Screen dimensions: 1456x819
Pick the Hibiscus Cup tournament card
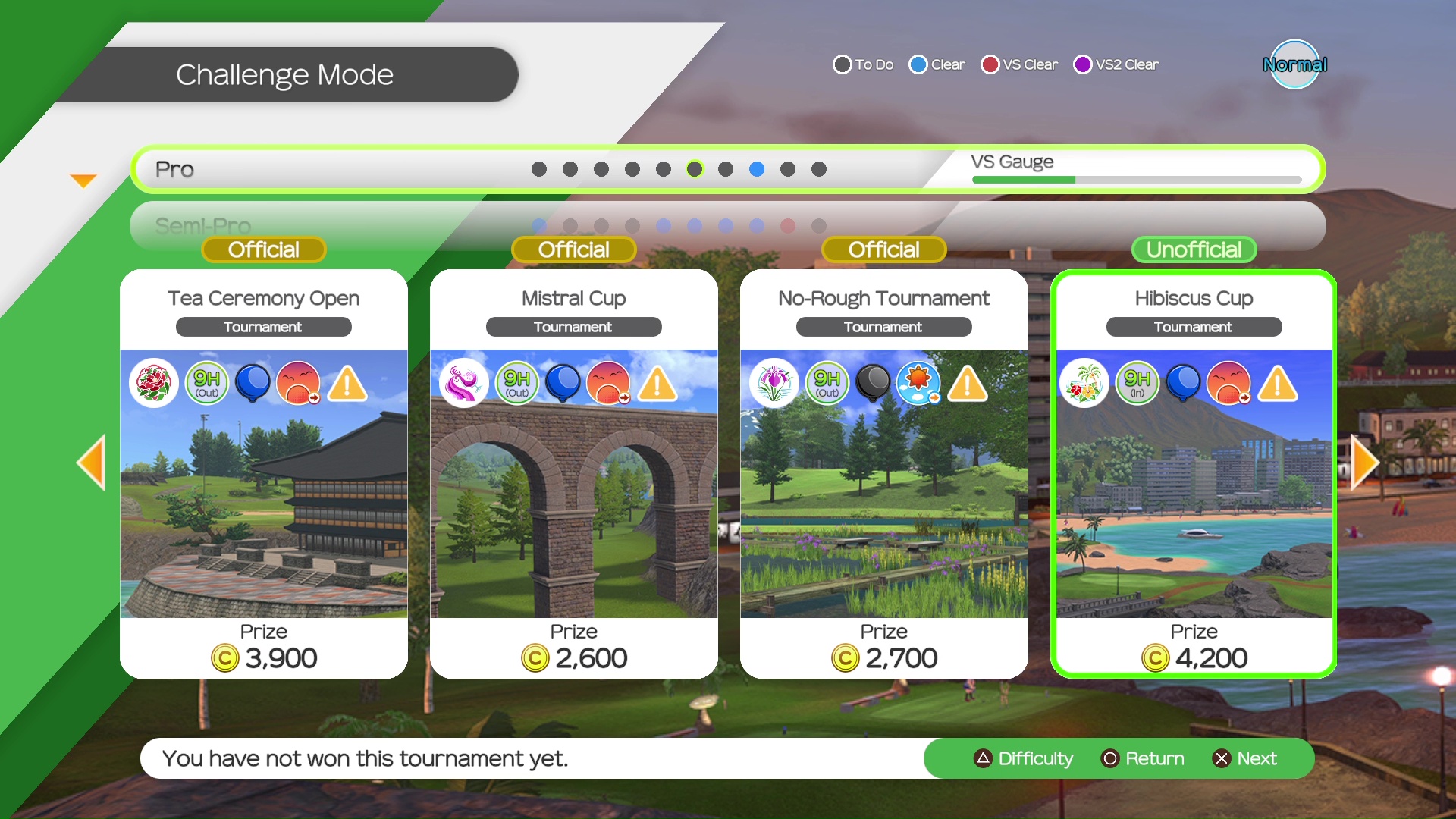1194,474
